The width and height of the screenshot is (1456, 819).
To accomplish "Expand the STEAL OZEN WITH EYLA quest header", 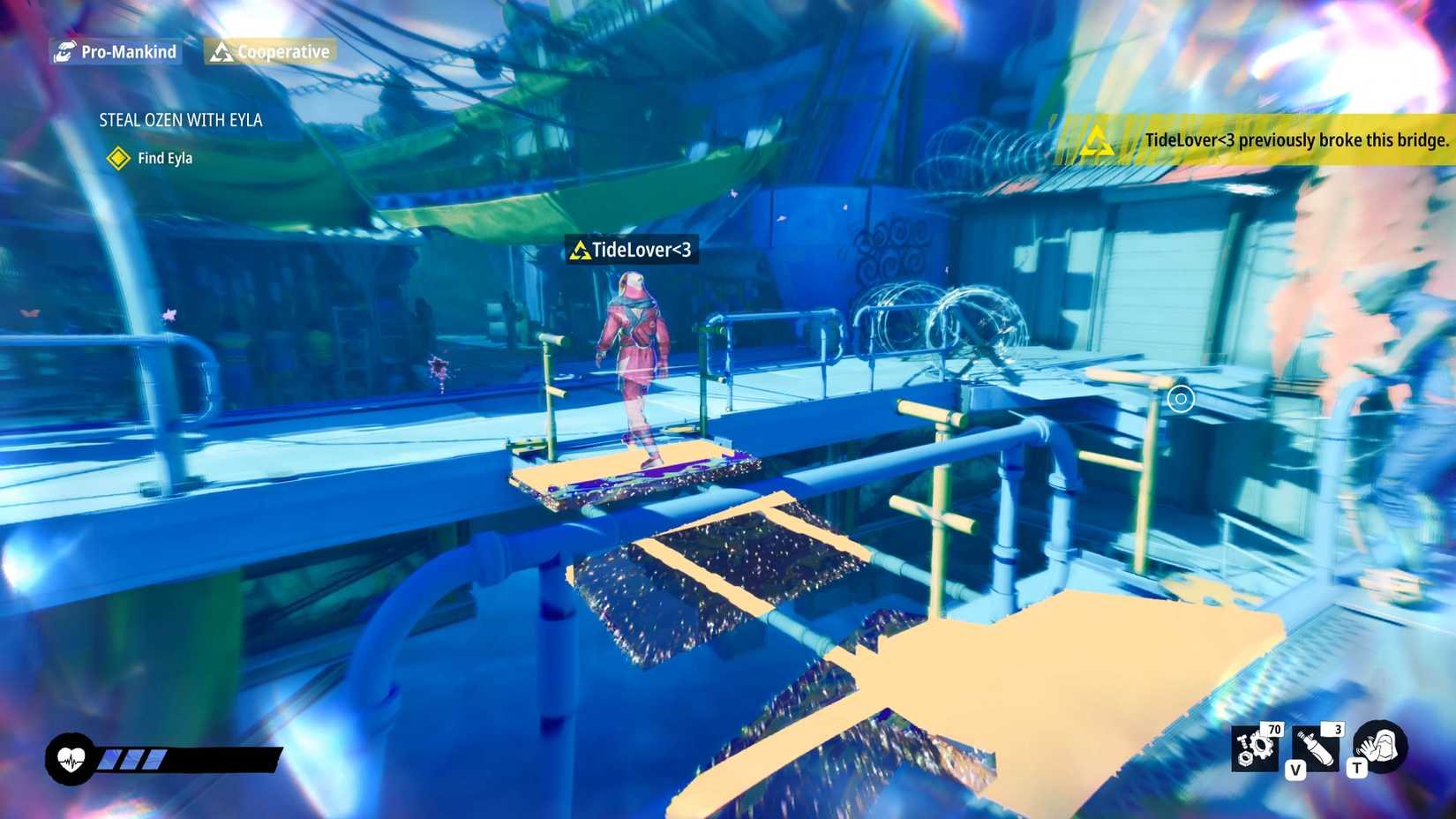I will point(180,120).
